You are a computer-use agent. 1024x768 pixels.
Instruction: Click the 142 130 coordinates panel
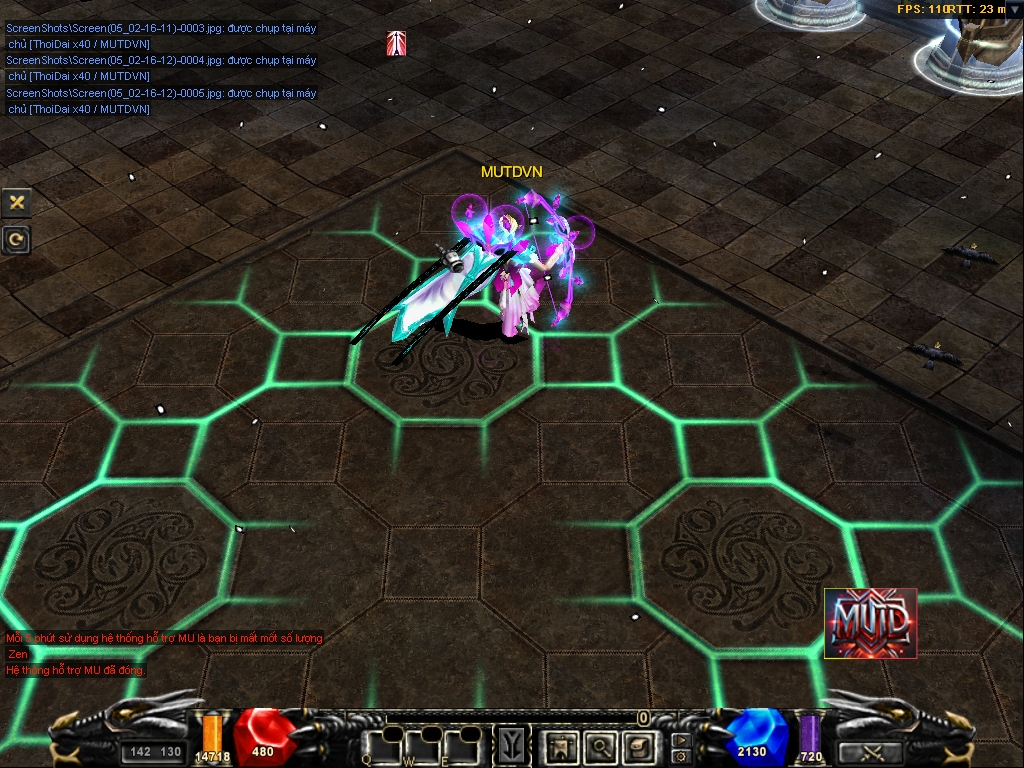click(x=156, y=752)
